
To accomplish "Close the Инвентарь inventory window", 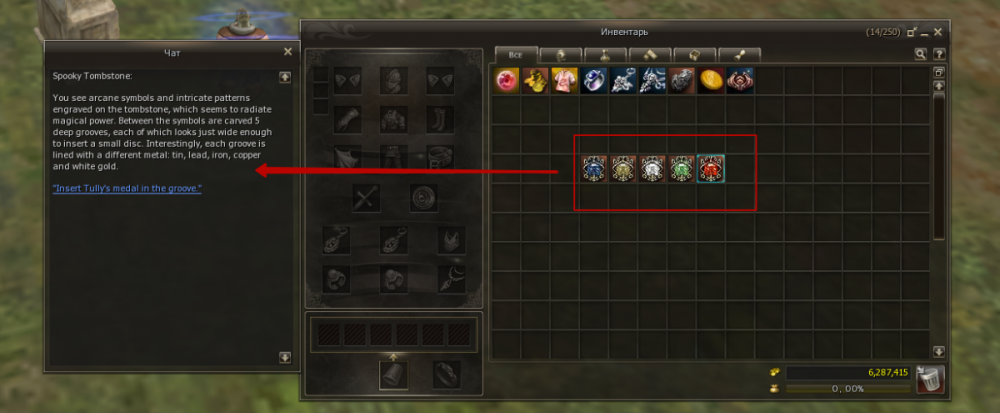I will point(938,32).
